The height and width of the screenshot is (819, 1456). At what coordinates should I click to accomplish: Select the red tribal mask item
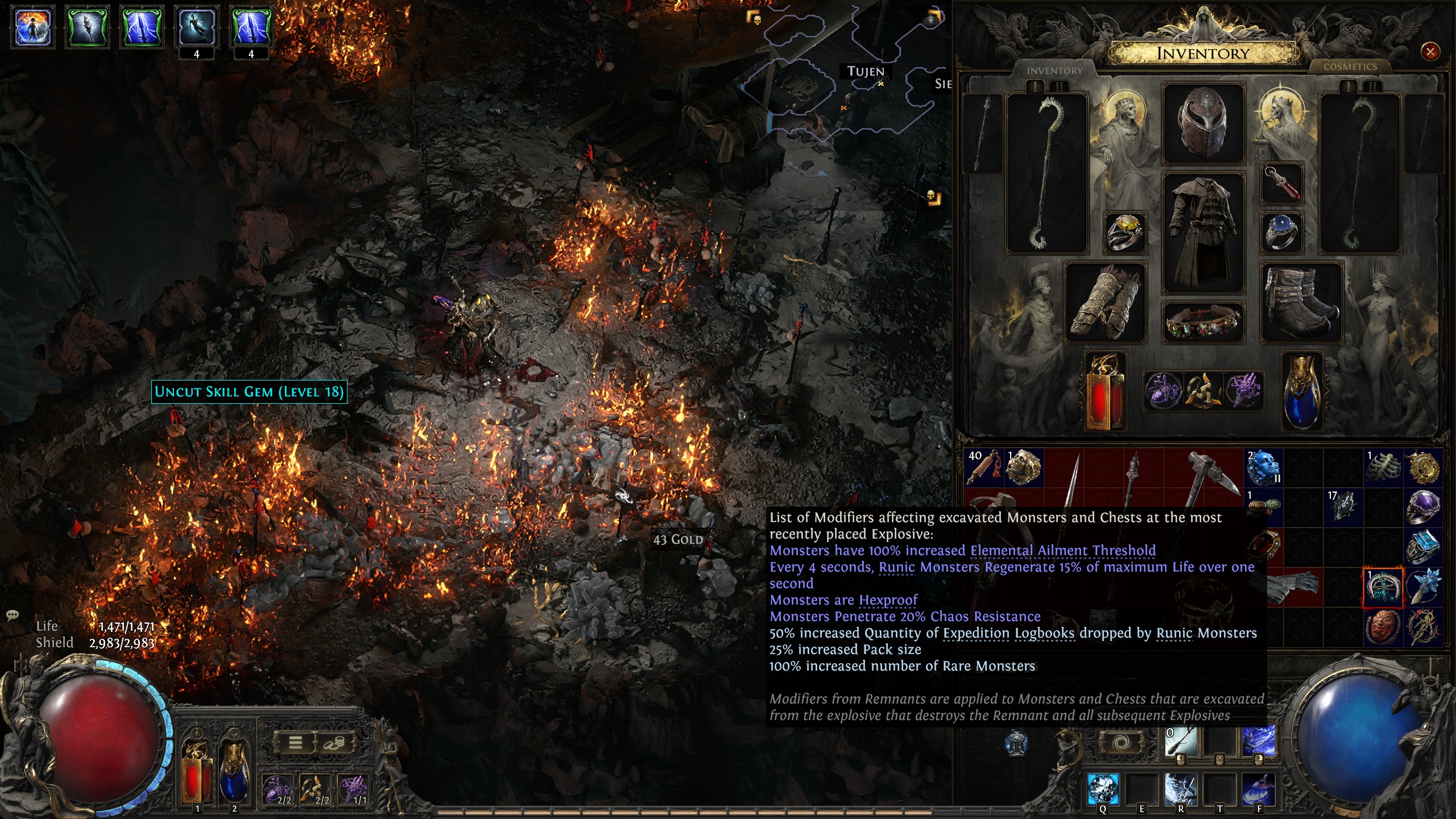point(1383,627)
